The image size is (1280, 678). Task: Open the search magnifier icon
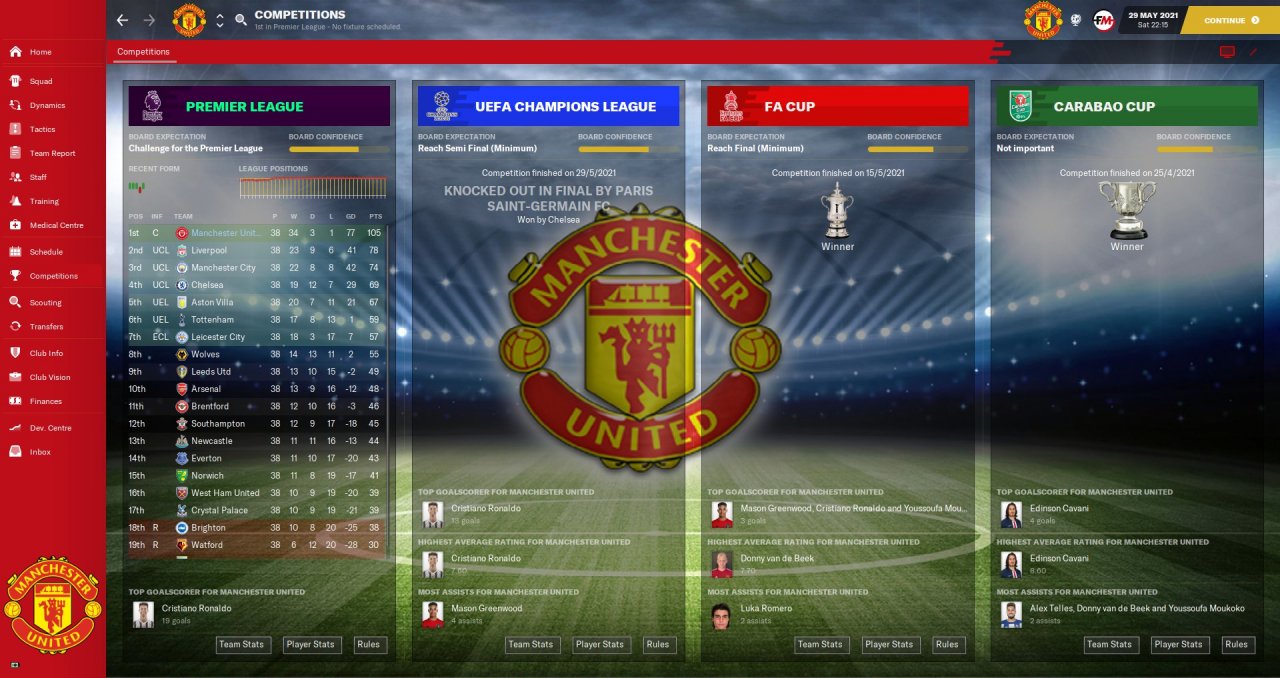(241, 20)
